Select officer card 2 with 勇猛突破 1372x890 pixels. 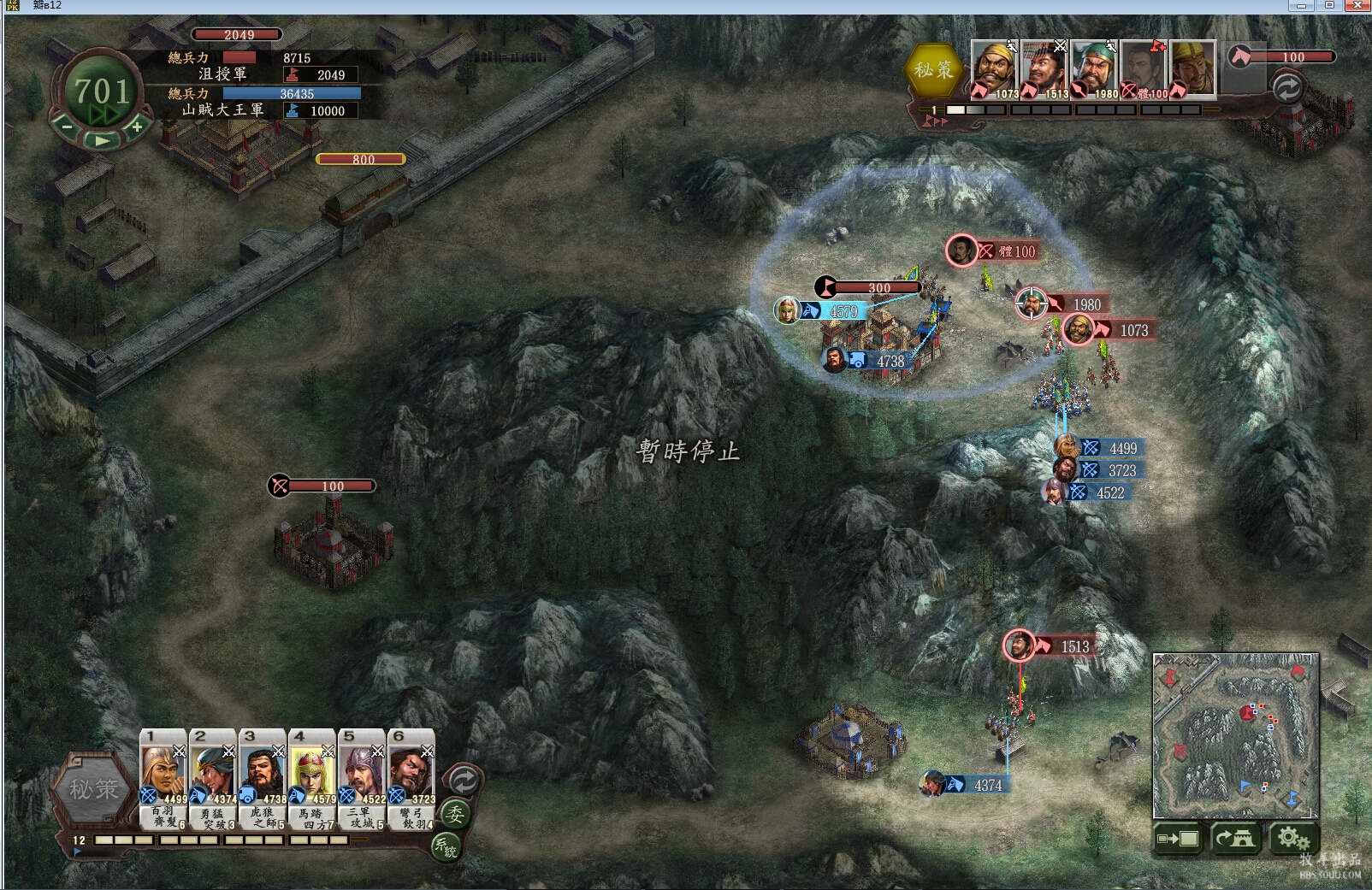click(x=213, y=776)
